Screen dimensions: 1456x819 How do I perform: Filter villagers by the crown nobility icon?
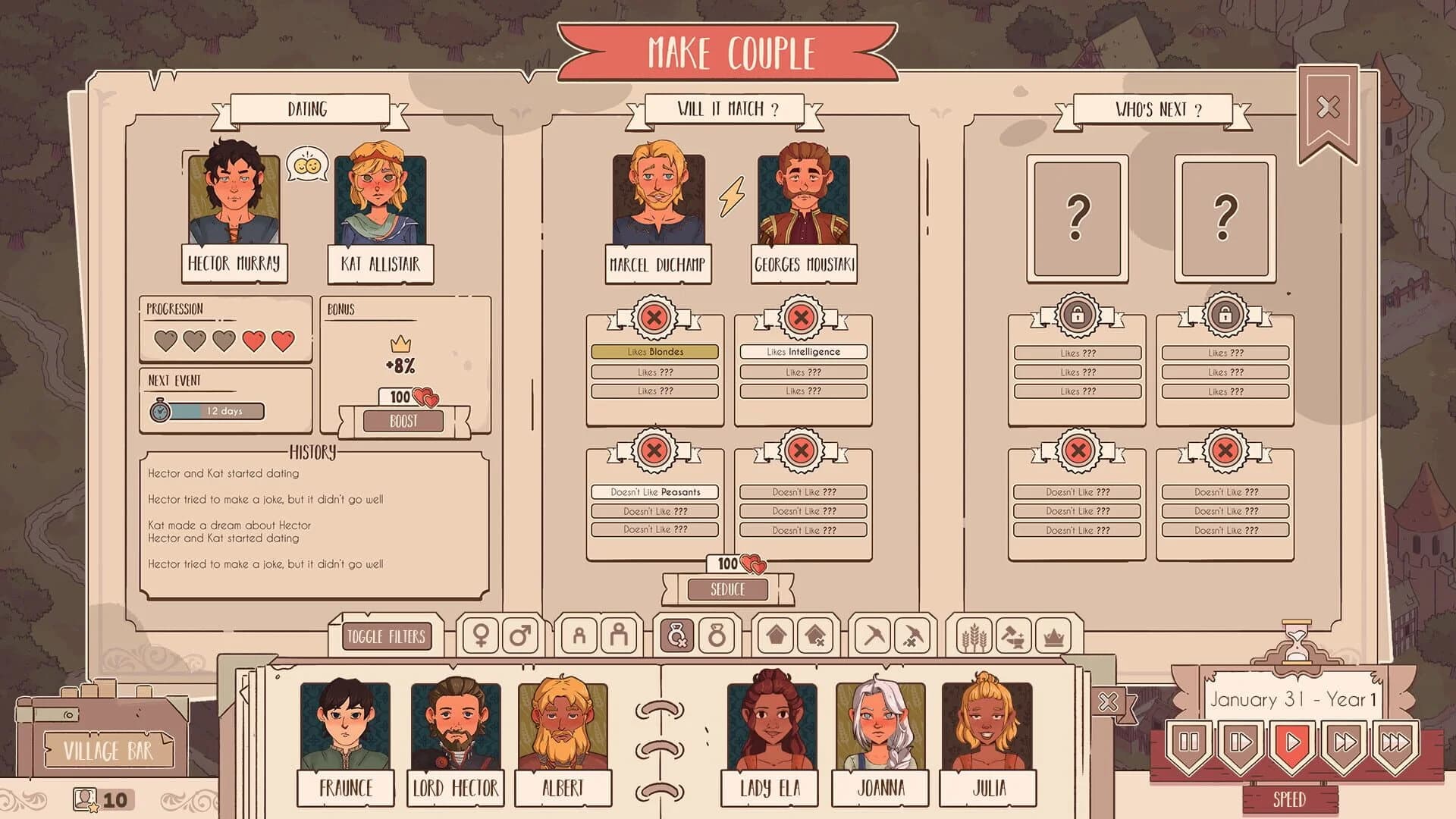pos(1054,635)
